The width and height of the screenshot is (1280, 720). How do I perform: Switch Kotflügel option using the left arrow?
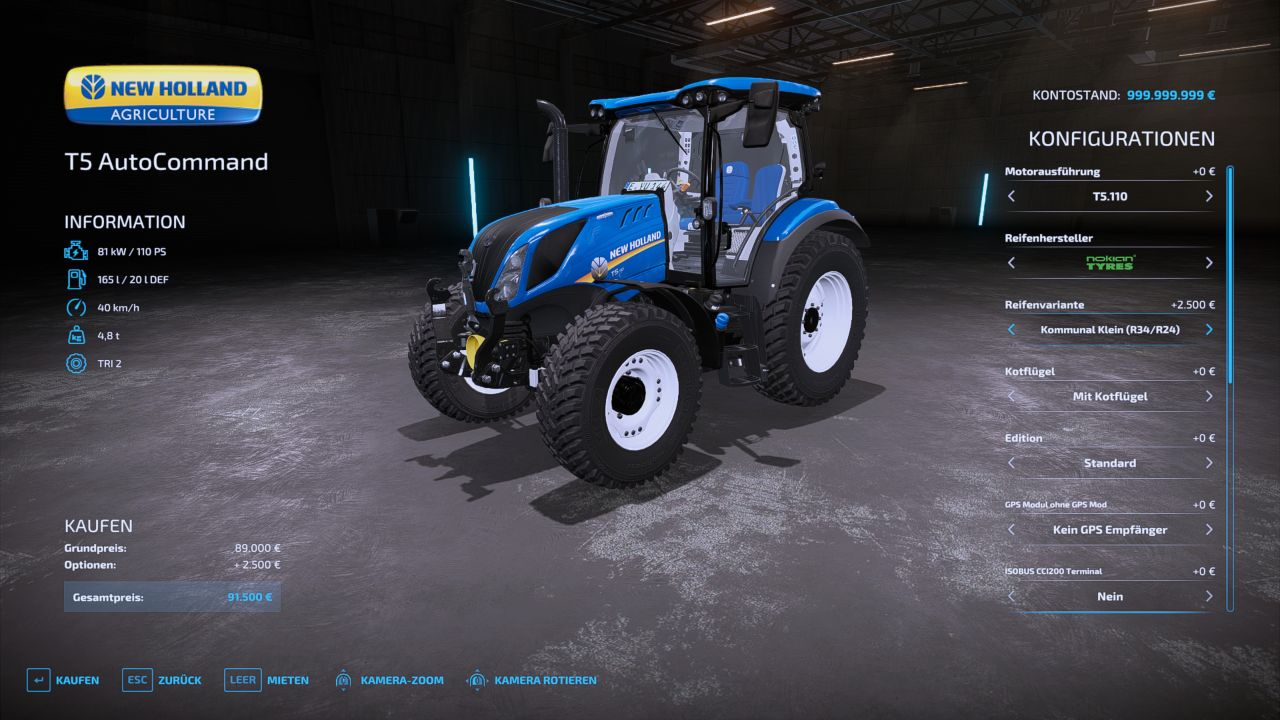(1010, 396)
